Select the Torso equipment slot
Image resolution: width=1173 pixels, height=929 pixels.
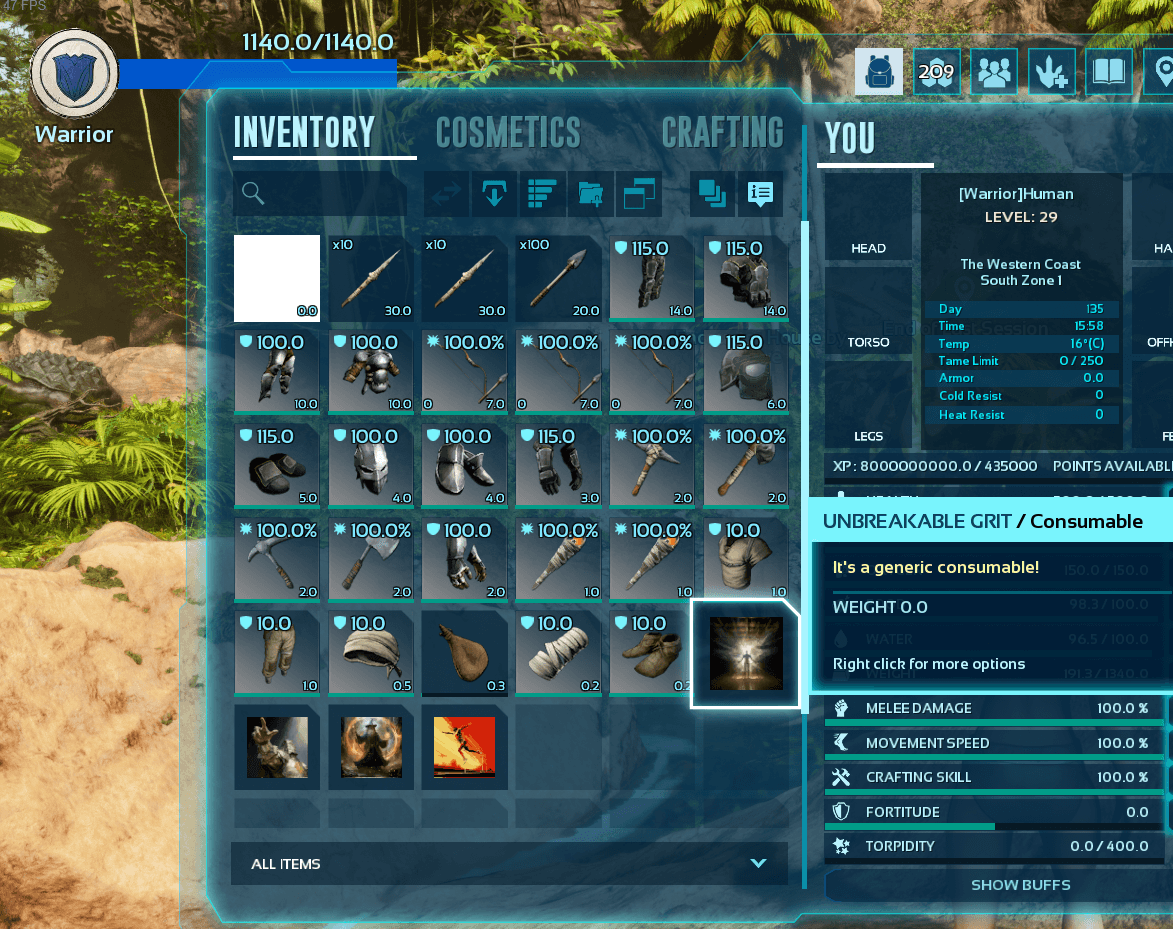(x=868, y=314)
